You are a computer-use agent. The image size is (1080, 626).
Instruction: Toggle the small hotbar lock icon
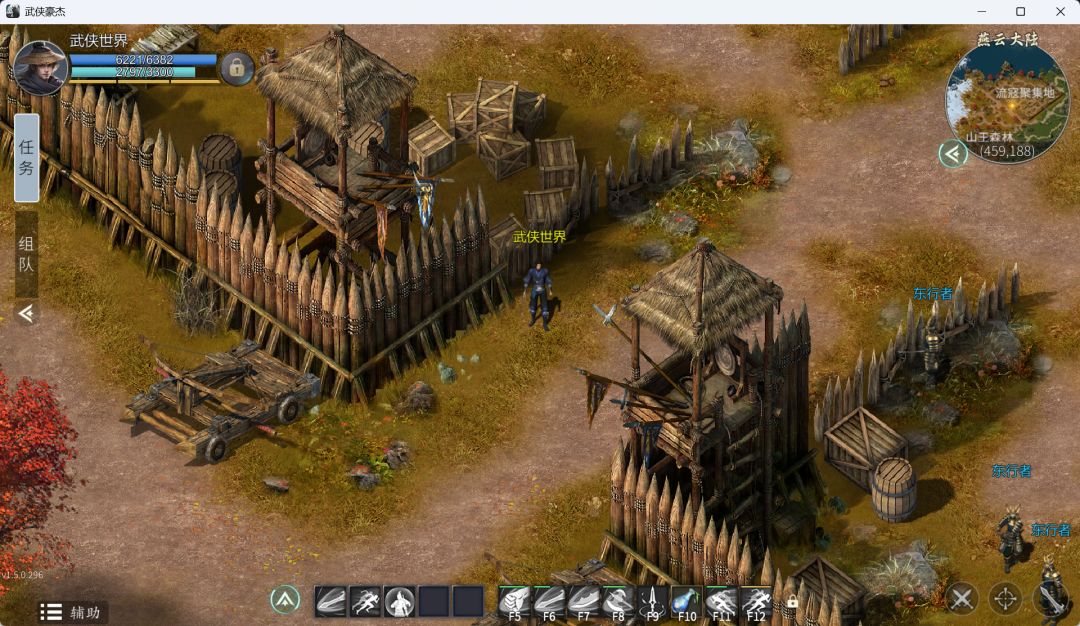[792, 602]
